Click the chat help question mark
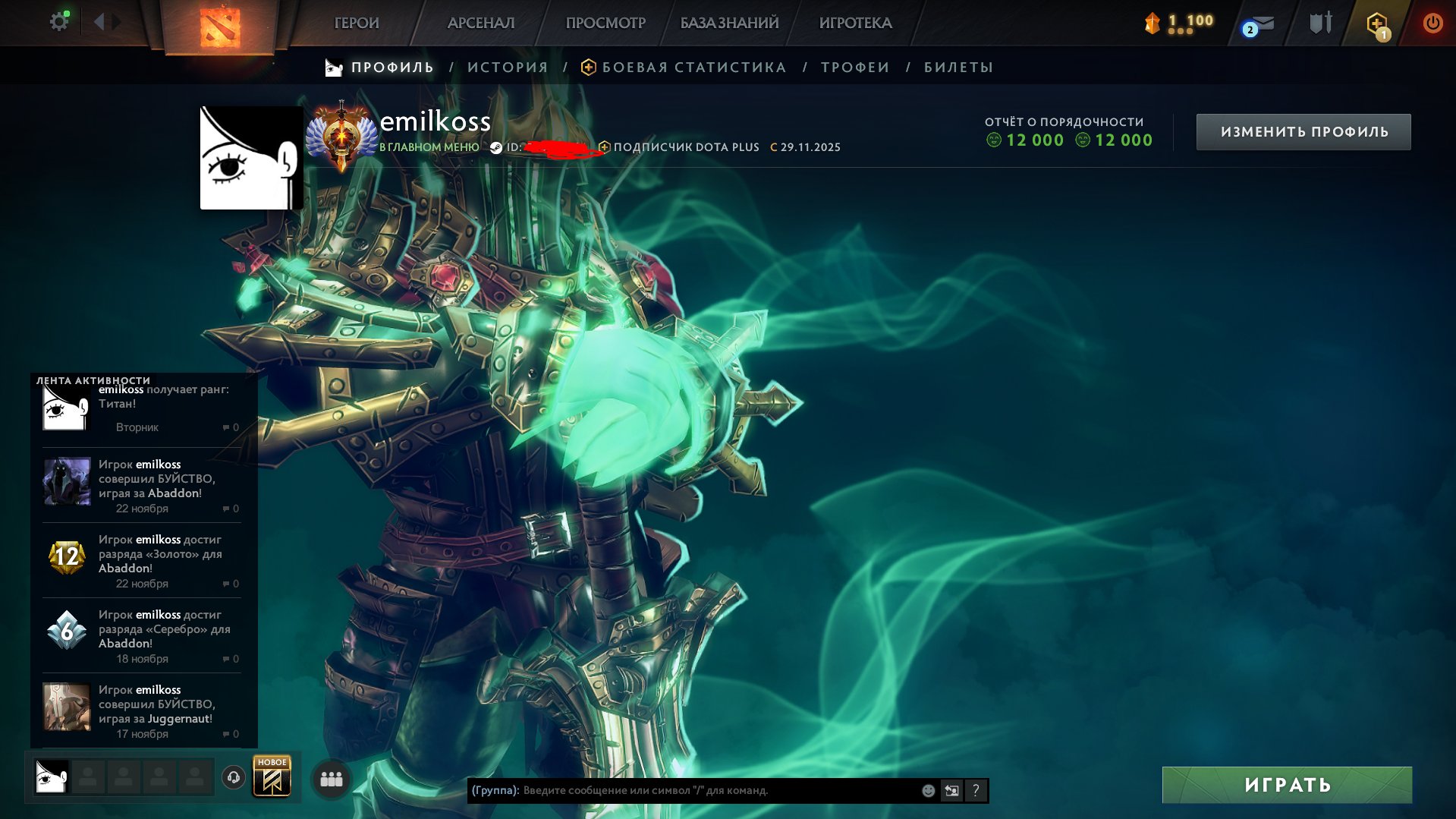Image resolution: width=1456 pixels, height=819 pixels. pos(976,790)
